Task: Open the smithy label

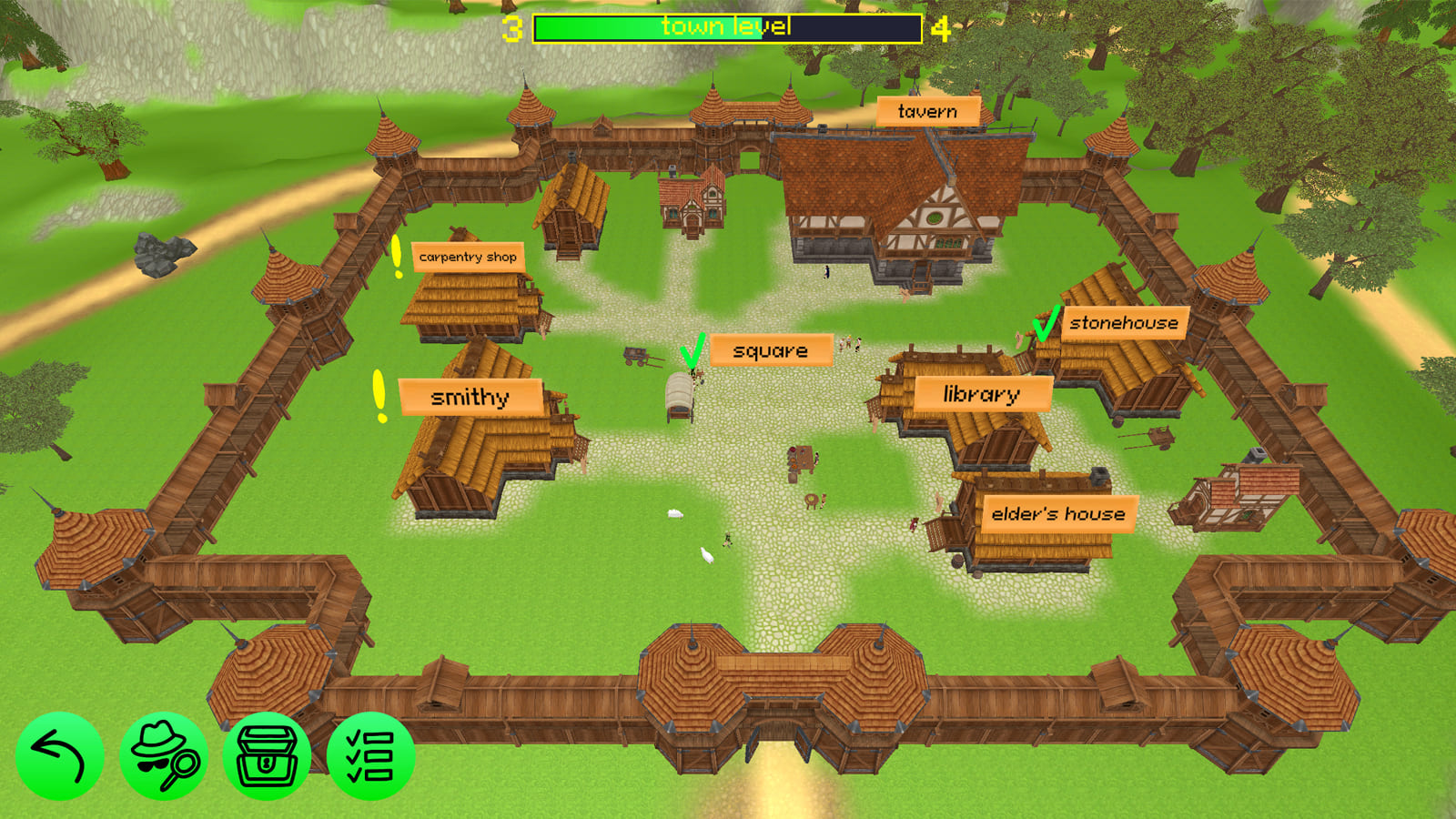Action: coord(470,397)
